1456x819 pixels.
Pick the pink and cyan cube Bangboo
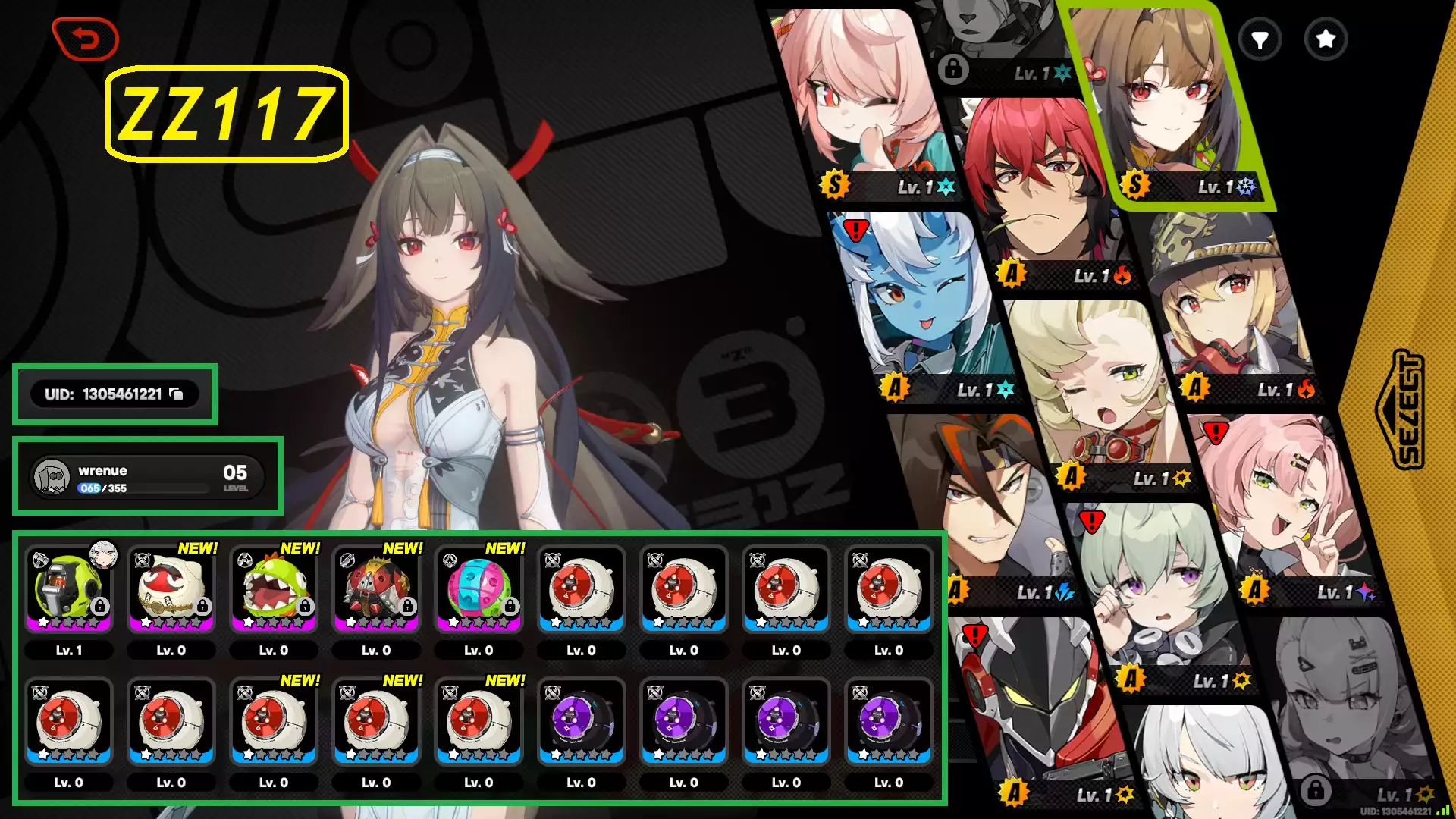click(x=479, y=589)
